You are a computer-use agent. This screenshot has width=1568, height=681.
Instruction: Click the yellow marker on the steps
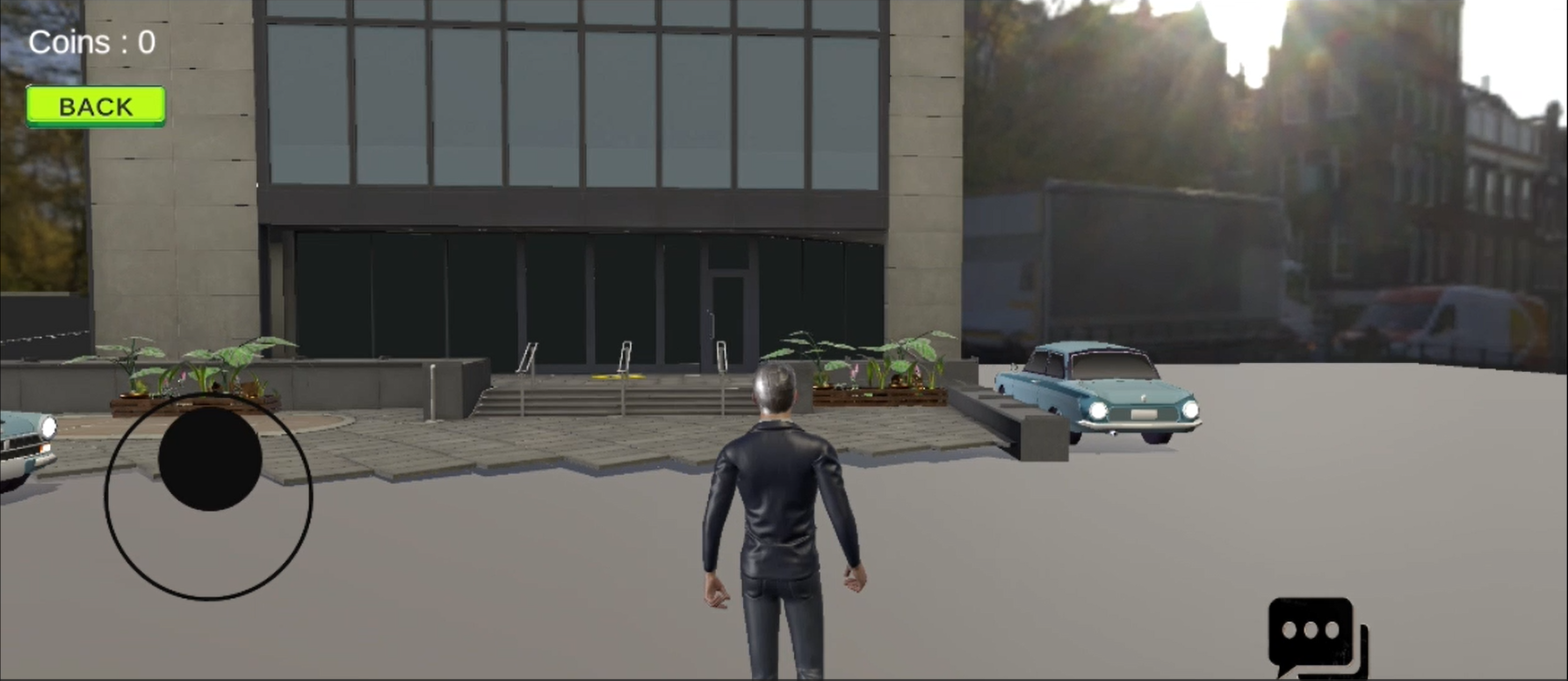point(618,376)
